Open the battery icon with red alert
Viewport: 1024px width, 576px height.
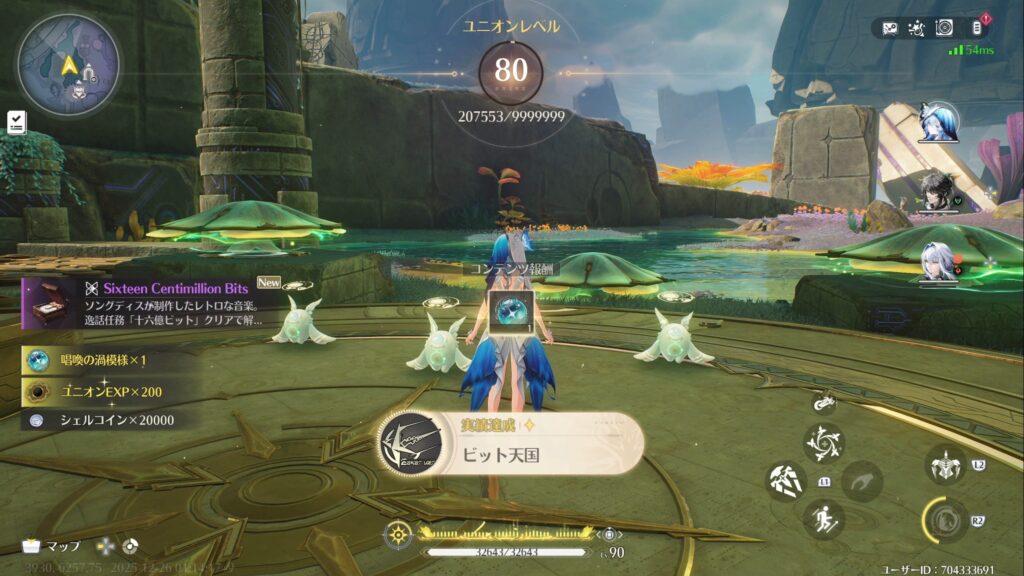click(x=977, y=28)
